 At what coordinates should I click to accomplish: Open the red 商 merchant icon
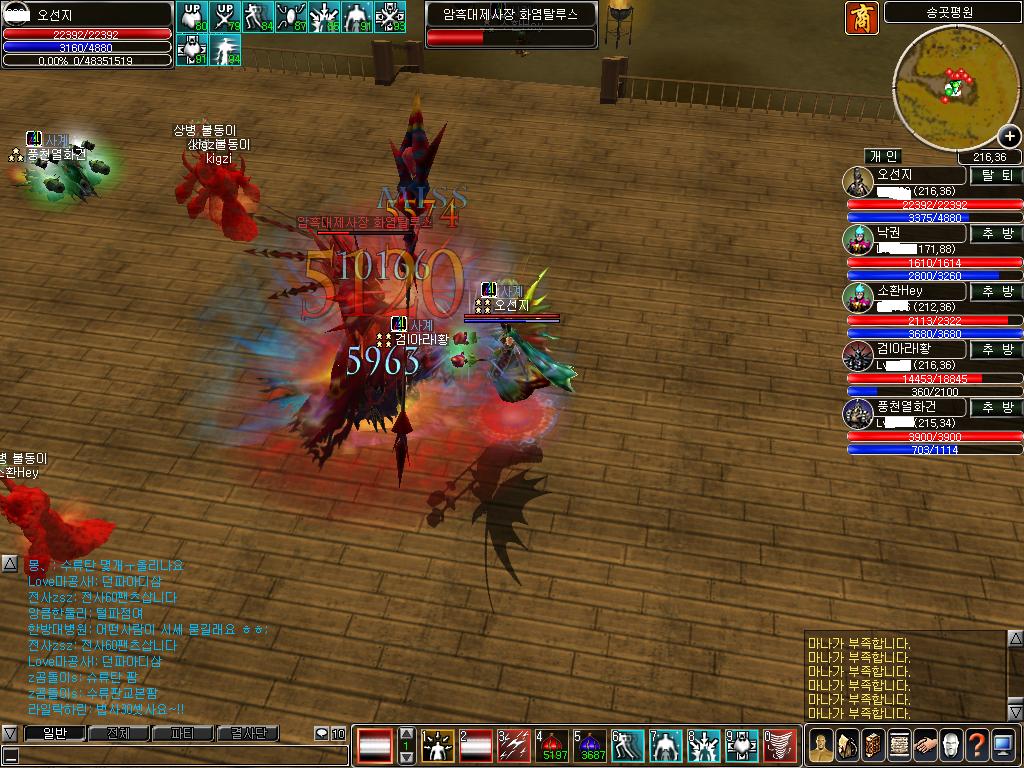(x=861, y=18)
